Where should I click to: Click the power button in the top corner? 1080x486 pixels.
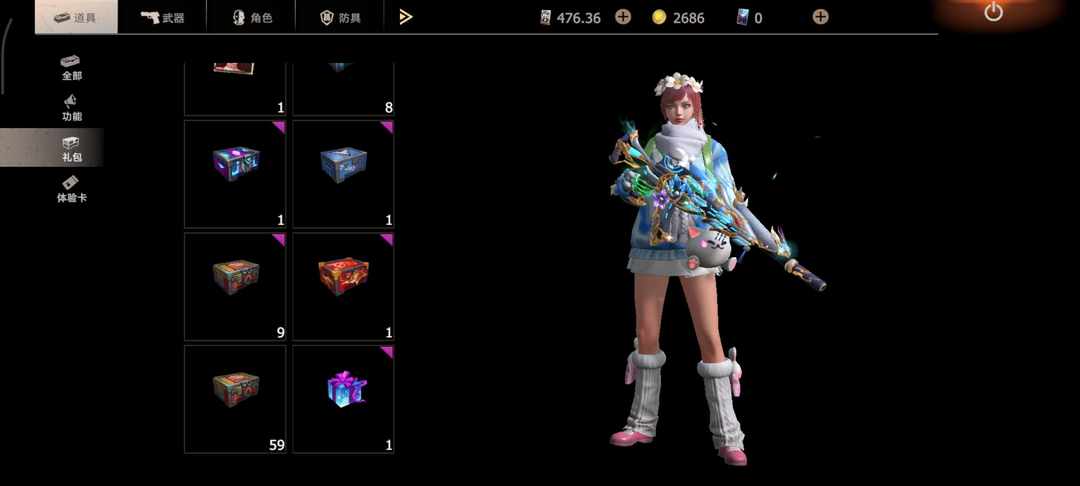(993, 13)
